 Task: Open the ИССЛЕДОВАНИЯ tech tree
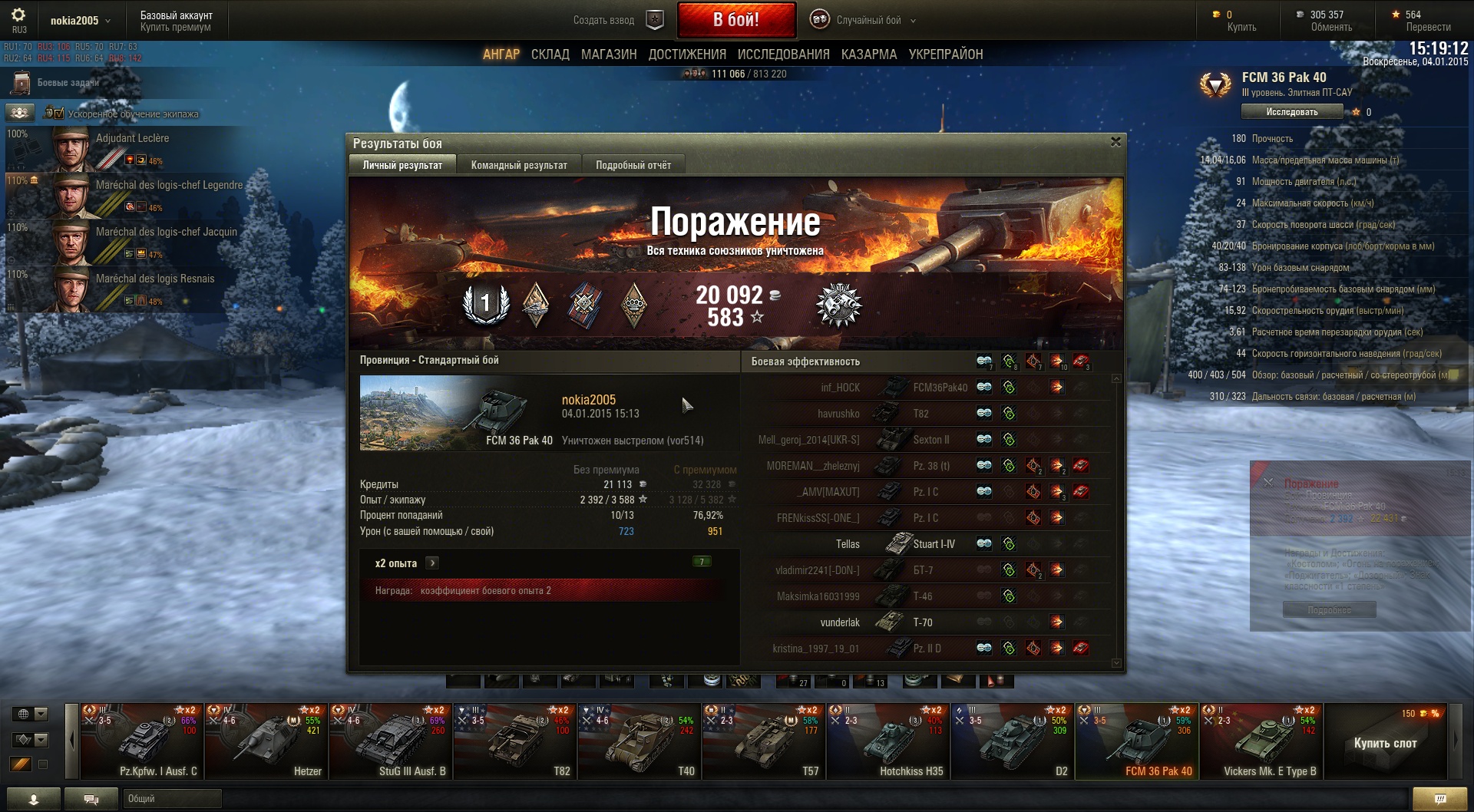(x=783, y=54)
